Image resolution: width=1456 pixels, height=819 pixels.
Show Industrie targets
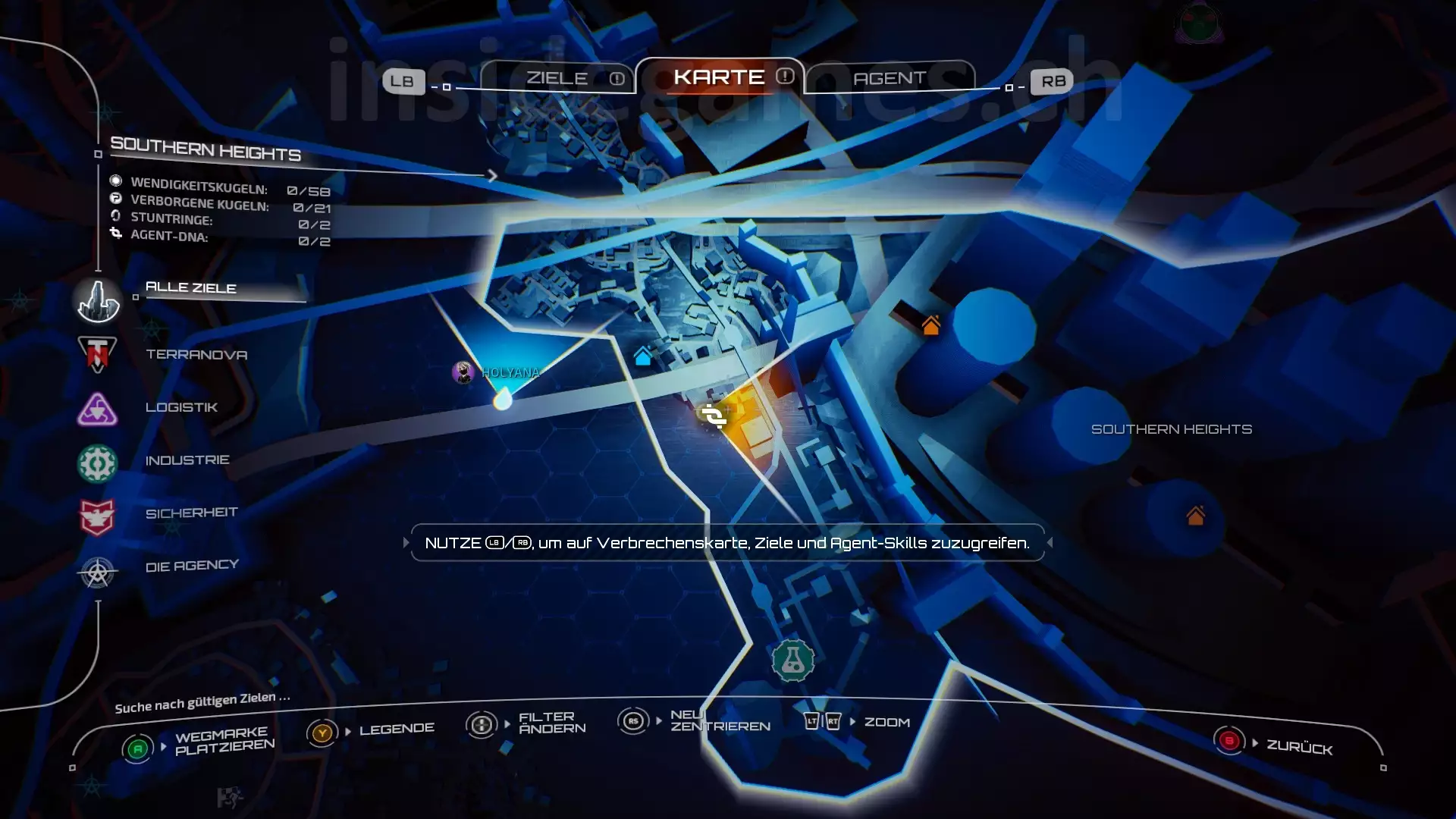[187, 460]
